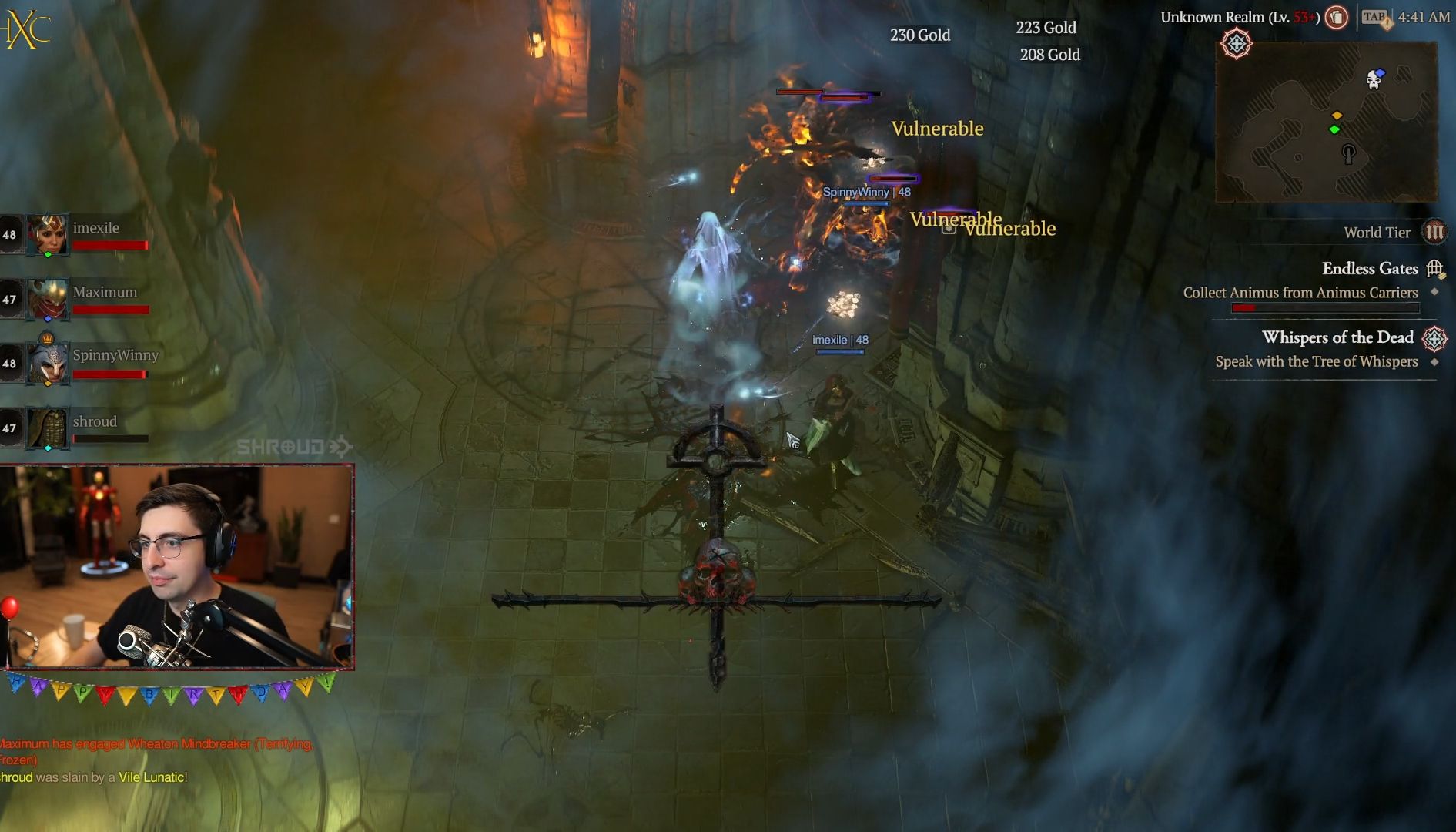Click the dungeon icon beside Unknown Realm
This screenshot has height=832, width=1456.
pos(1337,17)
